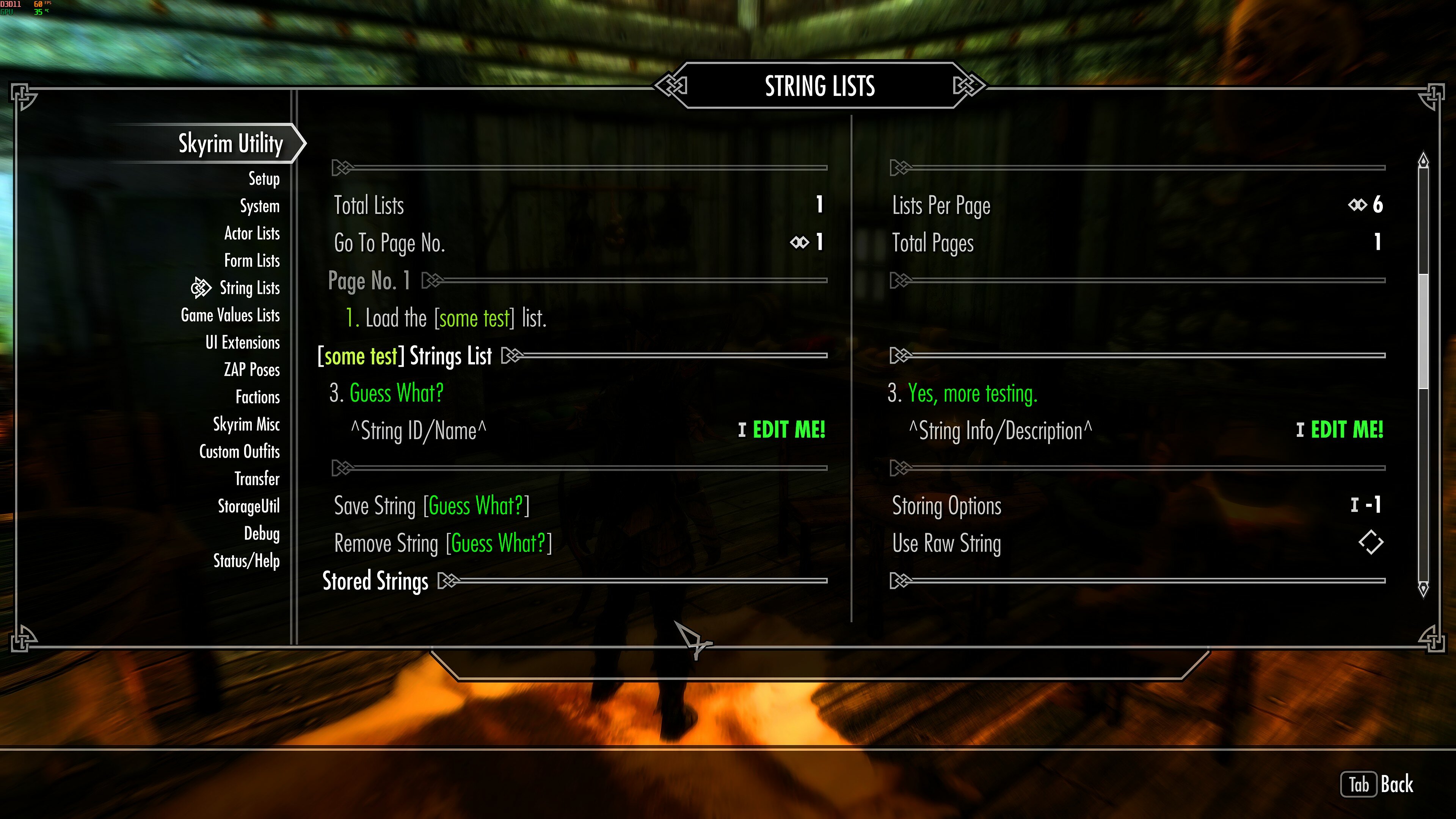The width and height of the screenshot is (1456, 819).
Task: Open Game Values Lists section
Action: [230, 315]
